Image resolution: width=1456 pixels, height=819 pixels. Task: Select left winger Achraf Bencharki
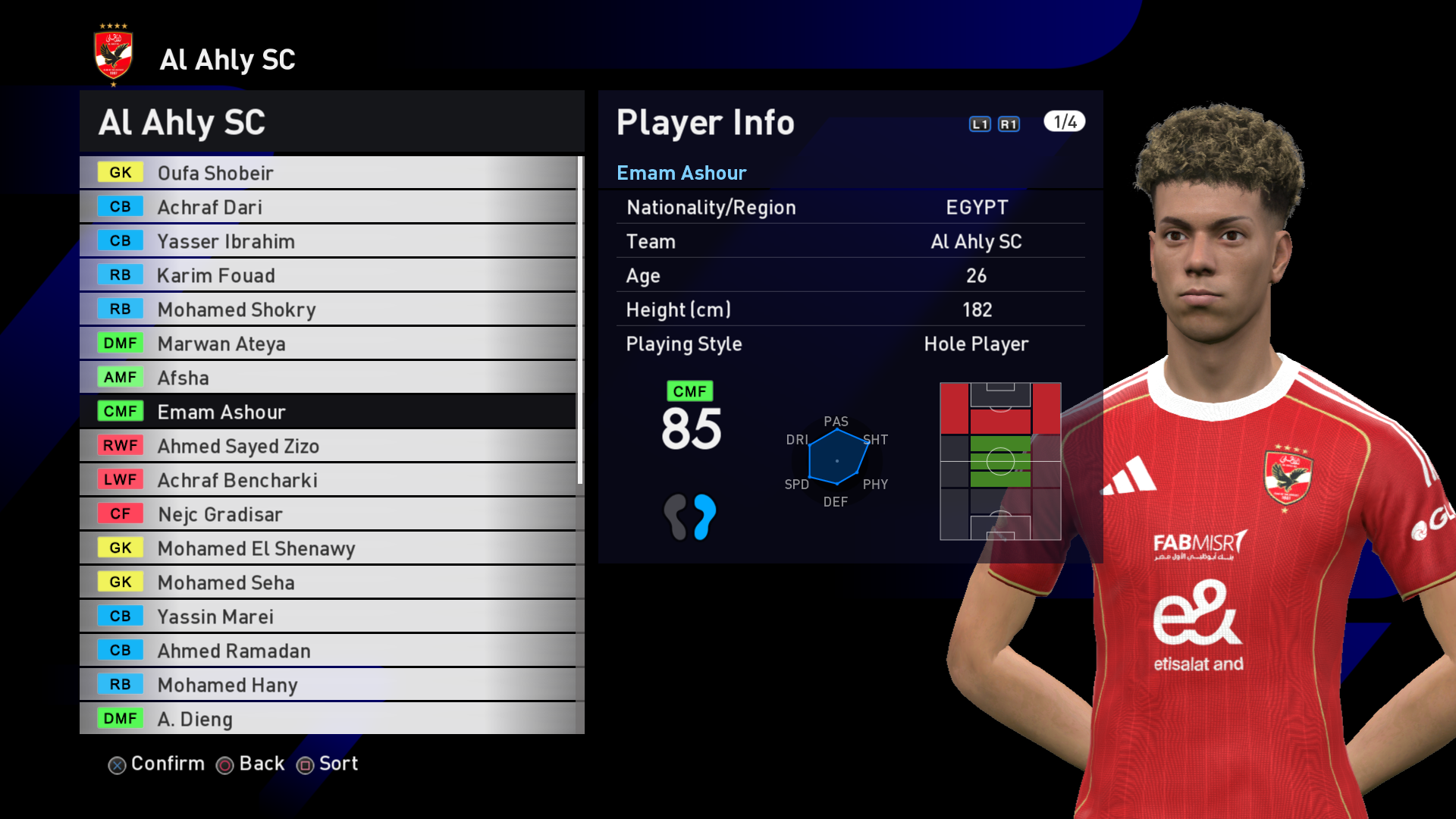328,480
